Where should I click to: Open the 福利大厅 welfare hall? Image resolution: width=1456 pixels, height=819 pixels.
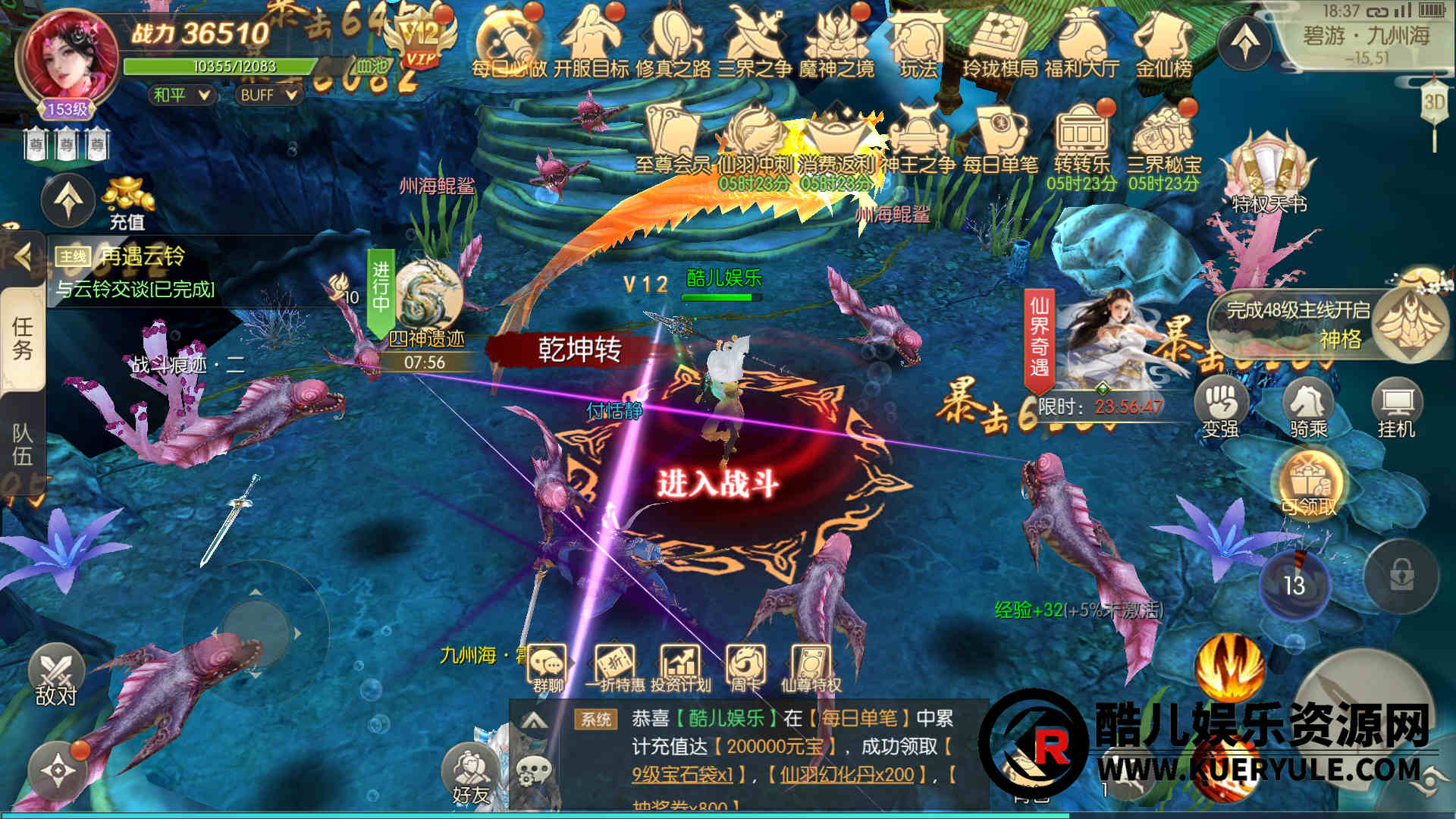point(1081,44)
